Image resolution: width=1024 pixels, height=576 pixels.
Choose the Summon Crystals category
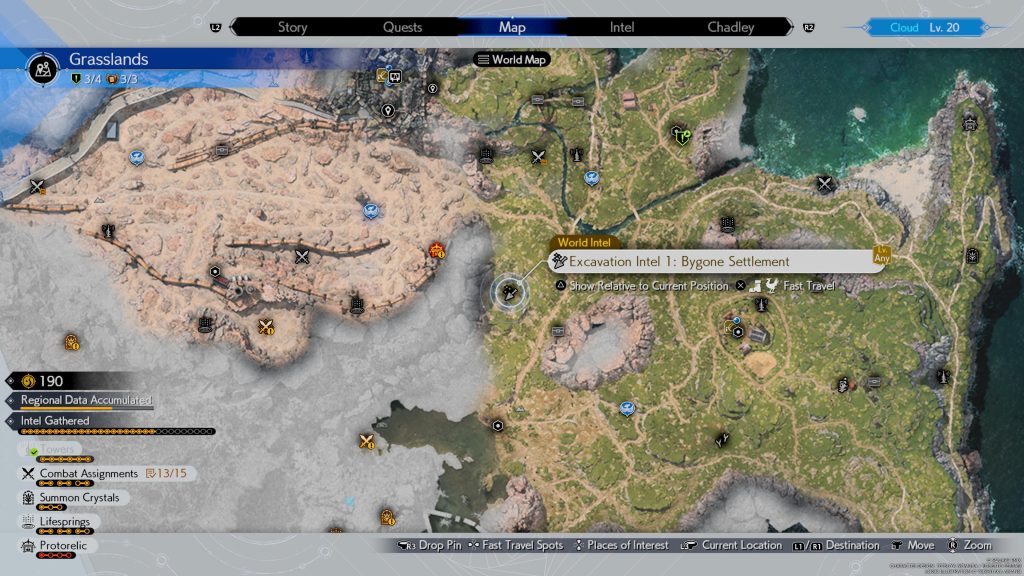click(78, 498)
